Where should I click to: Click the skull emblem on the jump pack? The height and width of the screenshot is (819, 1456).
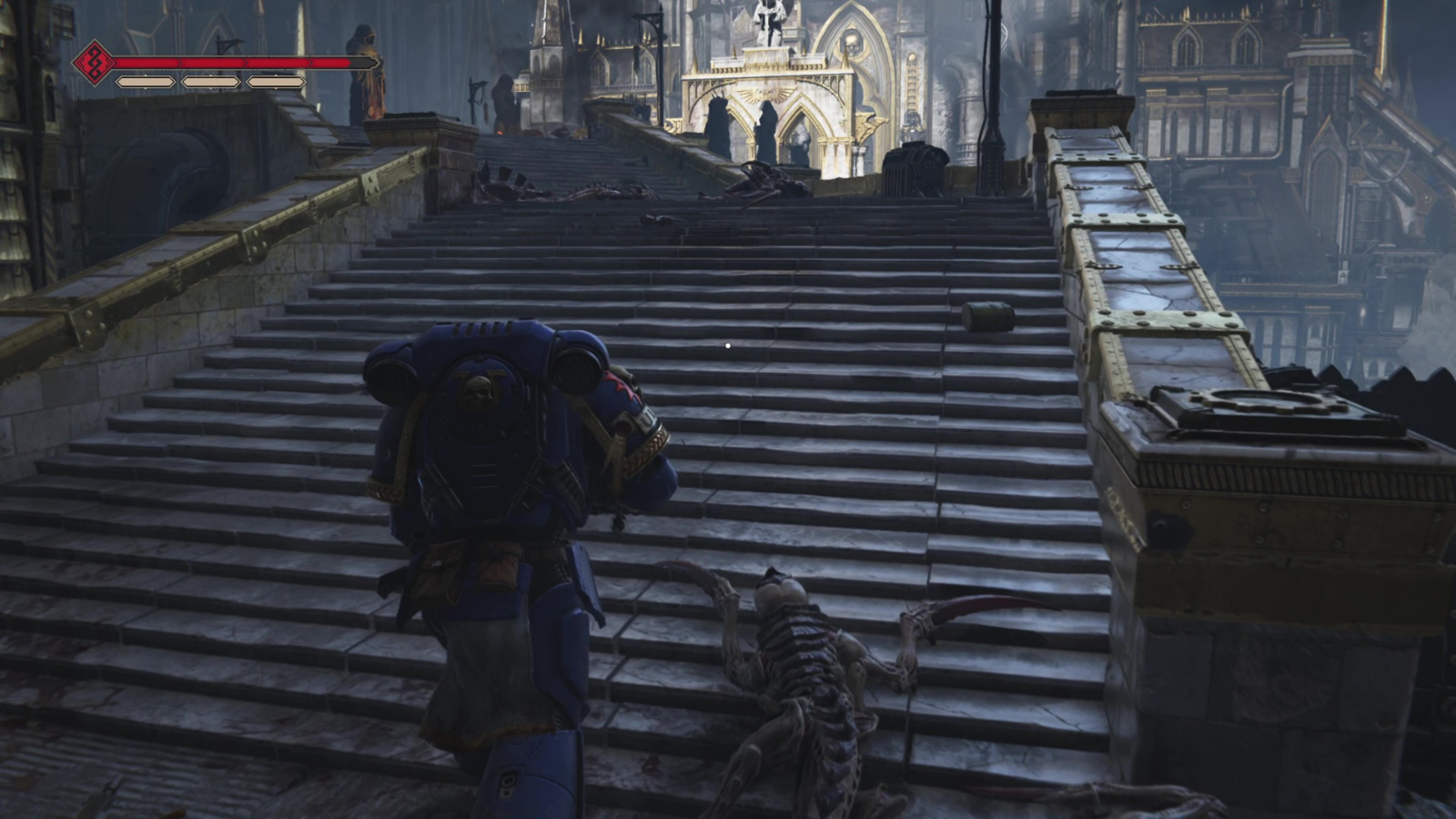coord(477,387)
